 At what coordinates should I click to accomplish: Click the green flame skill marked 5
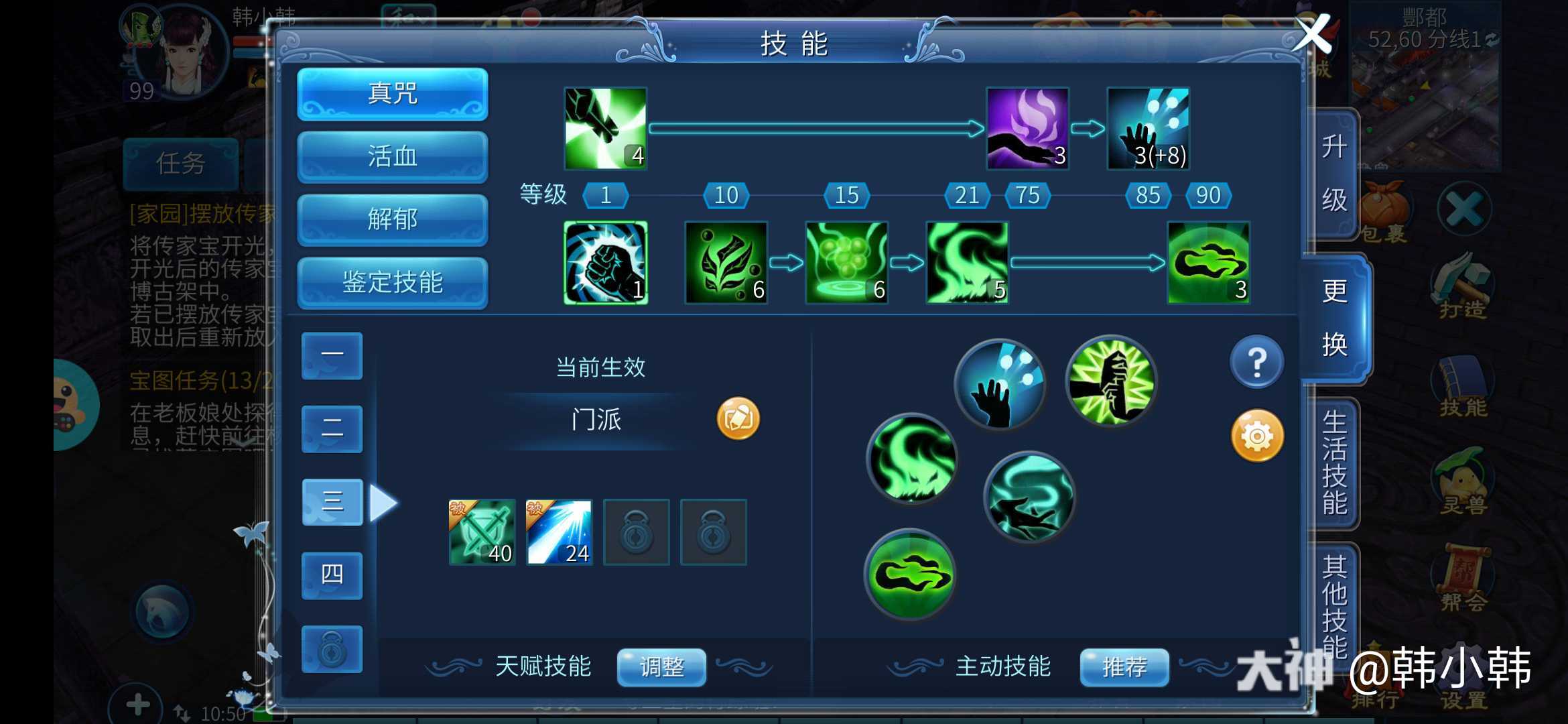point(967,263)
